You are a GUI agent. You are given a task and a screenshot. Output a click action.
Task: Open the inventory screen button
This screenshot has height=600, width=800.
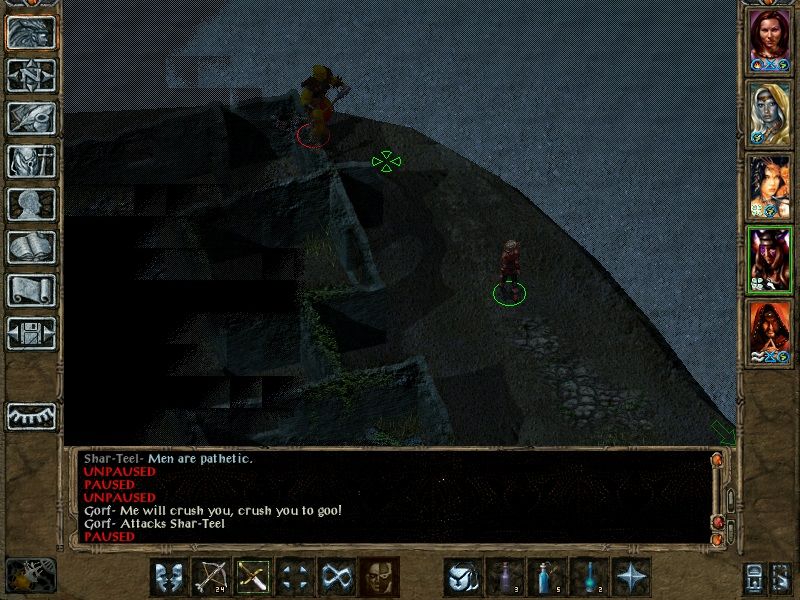[31, 161]
